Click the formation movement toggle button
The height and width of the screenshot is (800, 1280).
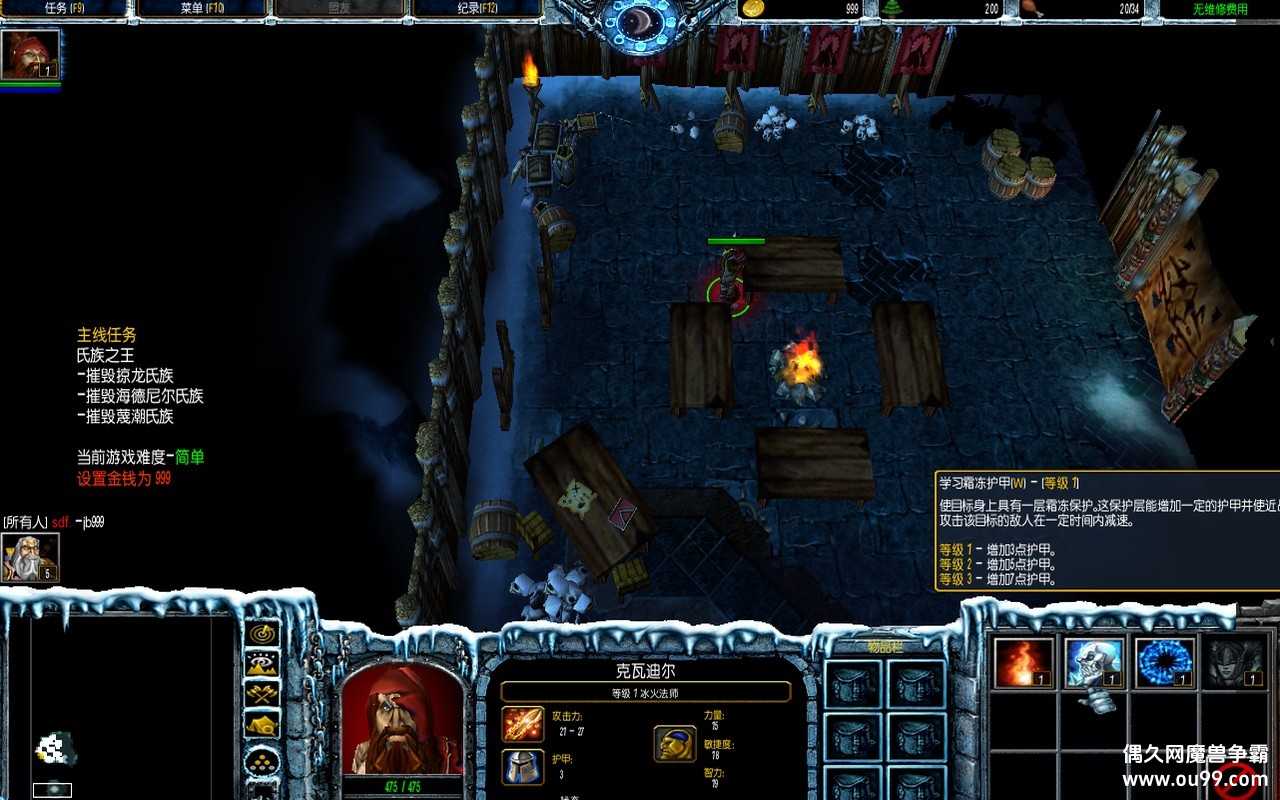(264, 761)
